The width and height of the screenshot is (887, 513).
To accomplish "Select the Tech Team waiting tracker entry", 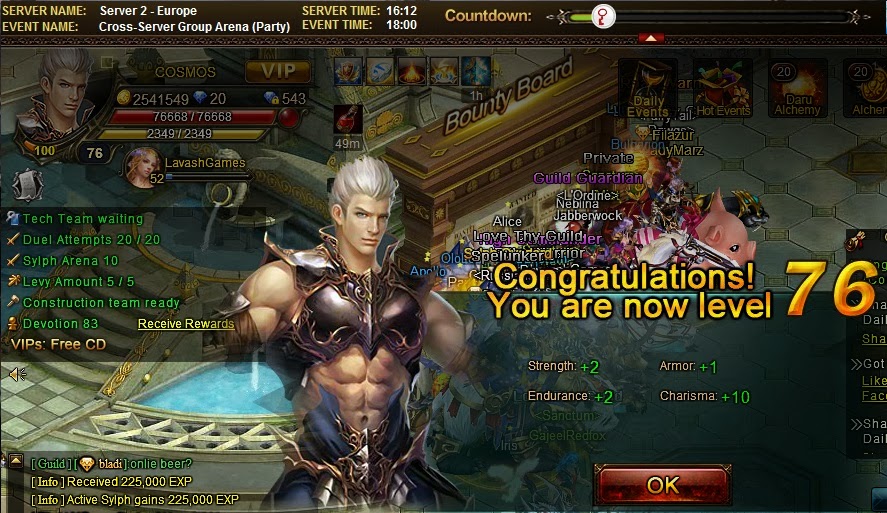I will click(82, 218).
